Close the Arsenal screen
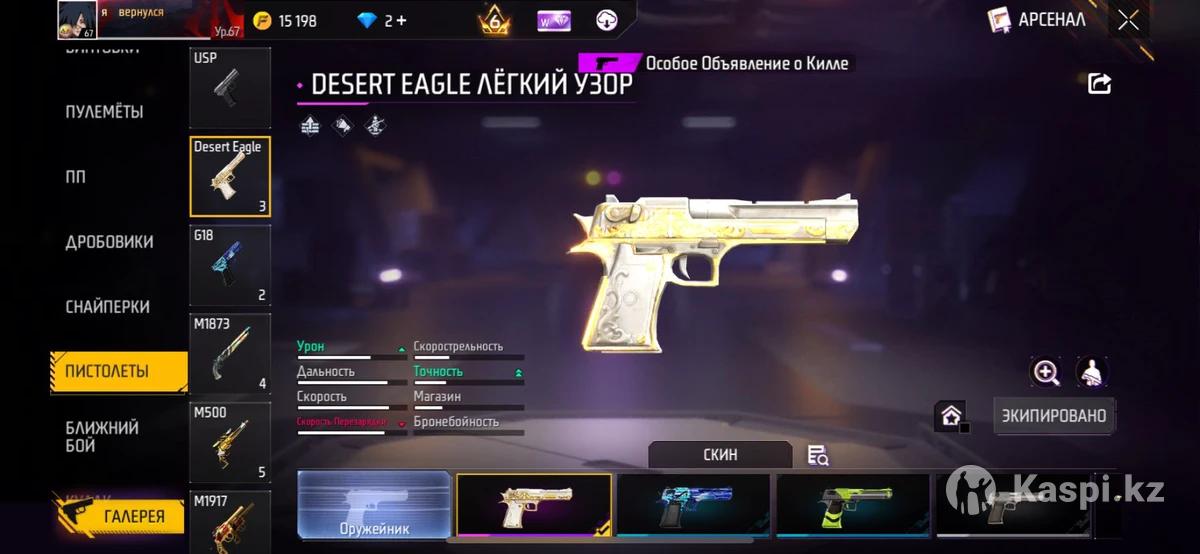 coord(1128,20)
